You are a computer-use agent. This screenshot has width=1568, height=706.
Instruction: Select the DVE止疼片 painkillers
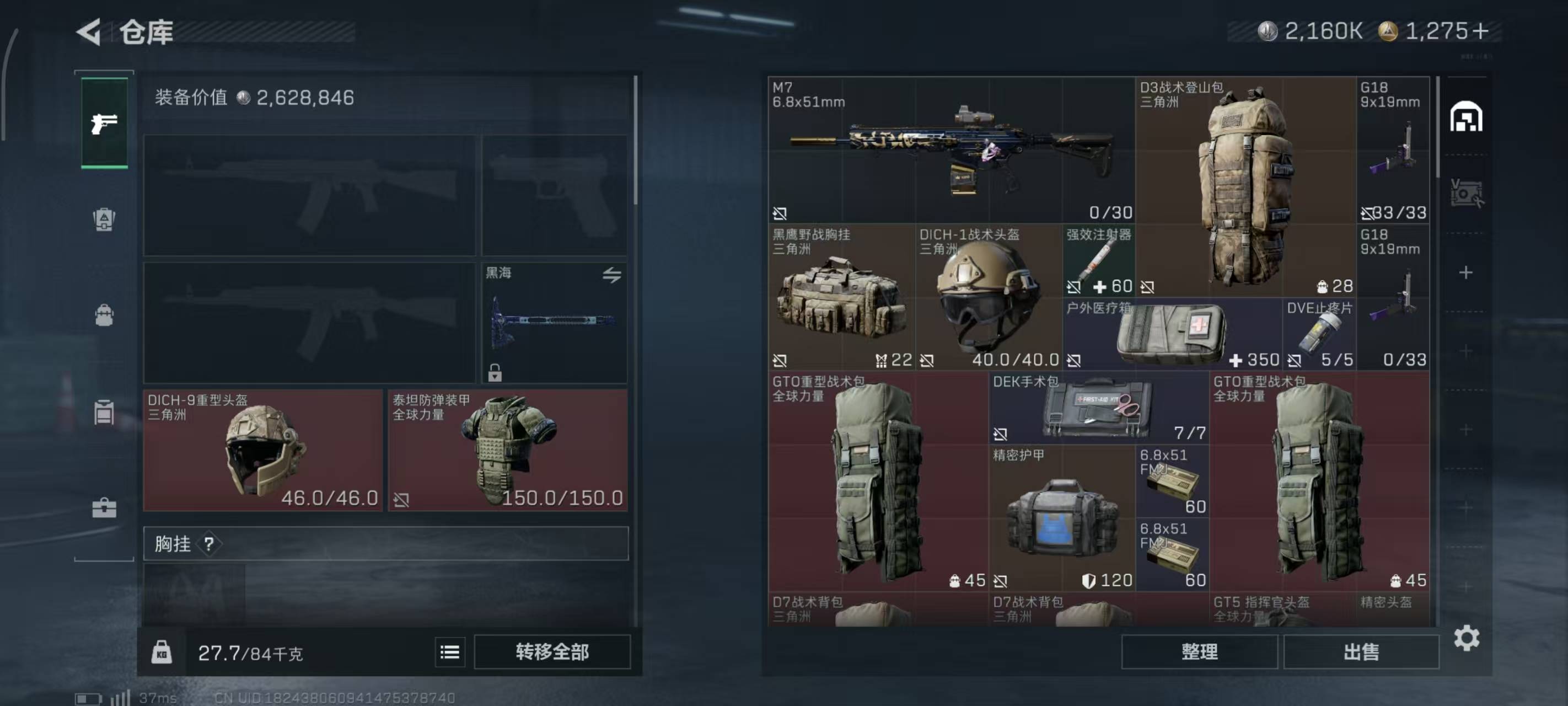point(1319,334)
